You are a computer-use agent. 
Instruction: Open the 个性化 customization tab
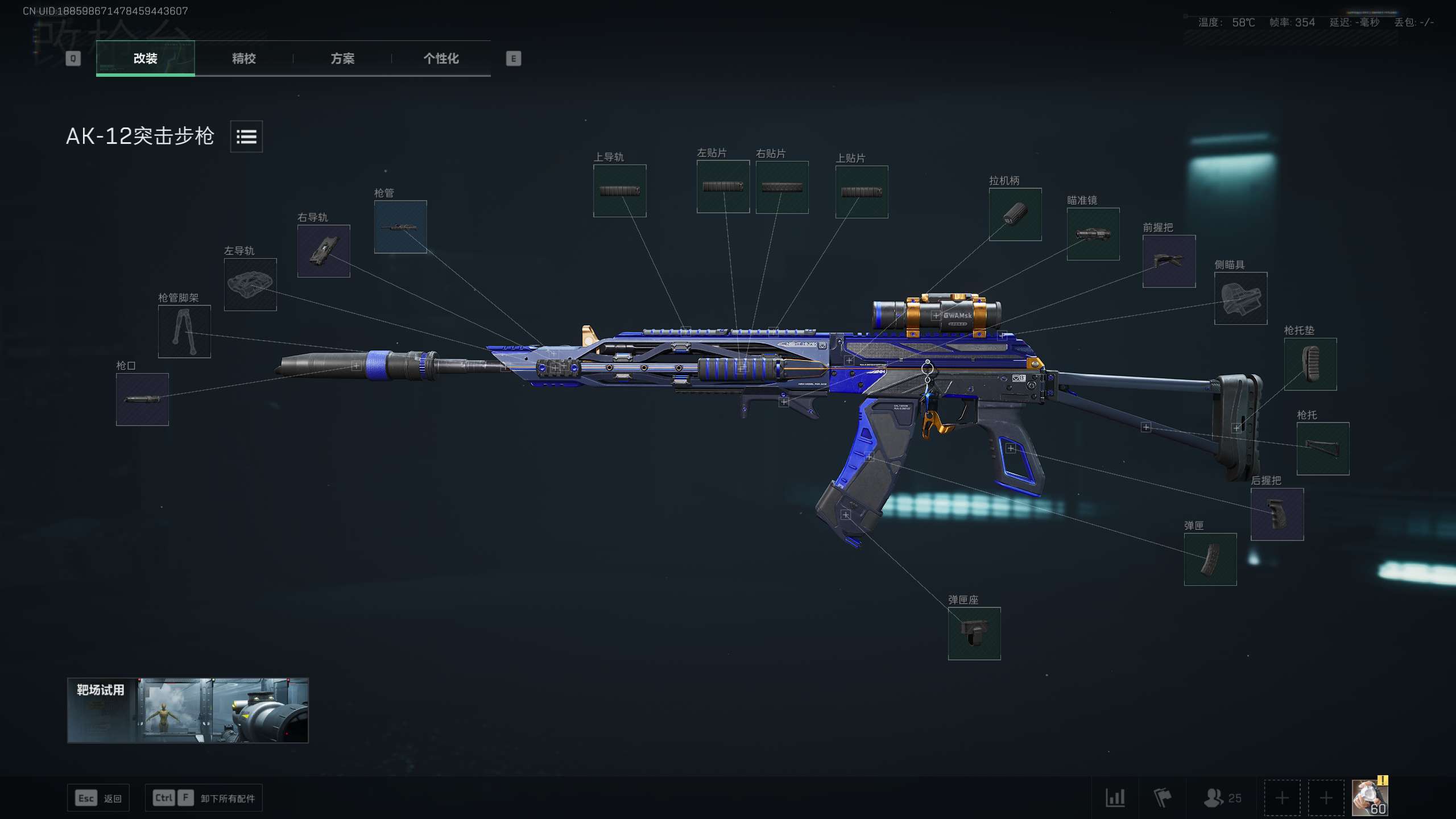pyautogui.click(x=440, y=59)
